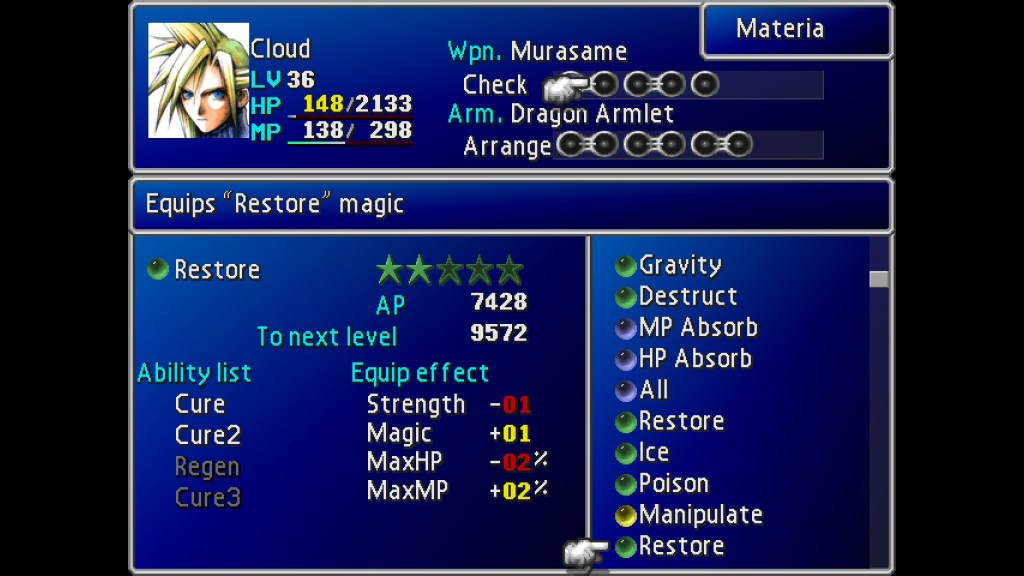
Task: Pick the yellow Manipulate materia
Action: [x=700, y=515]
